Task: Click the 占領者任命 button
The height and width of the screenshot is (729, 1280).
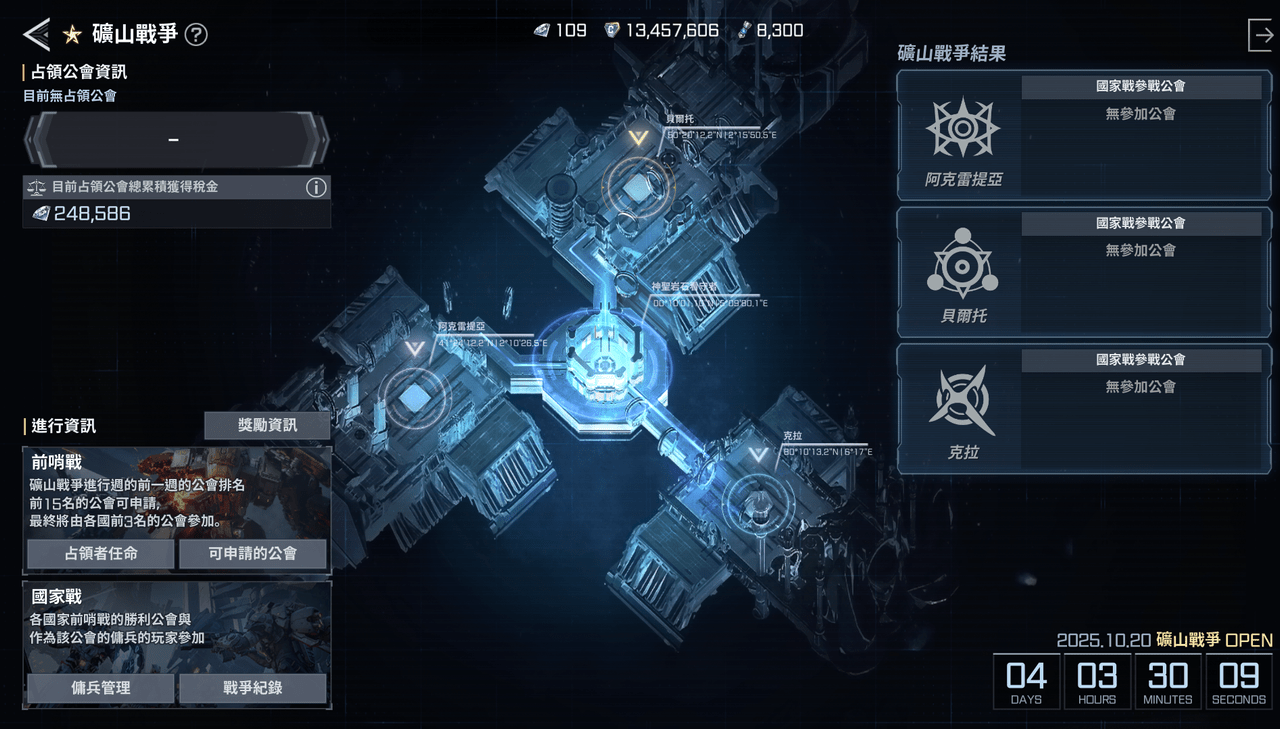Action: pyautogui.click(x=100, y=554)
